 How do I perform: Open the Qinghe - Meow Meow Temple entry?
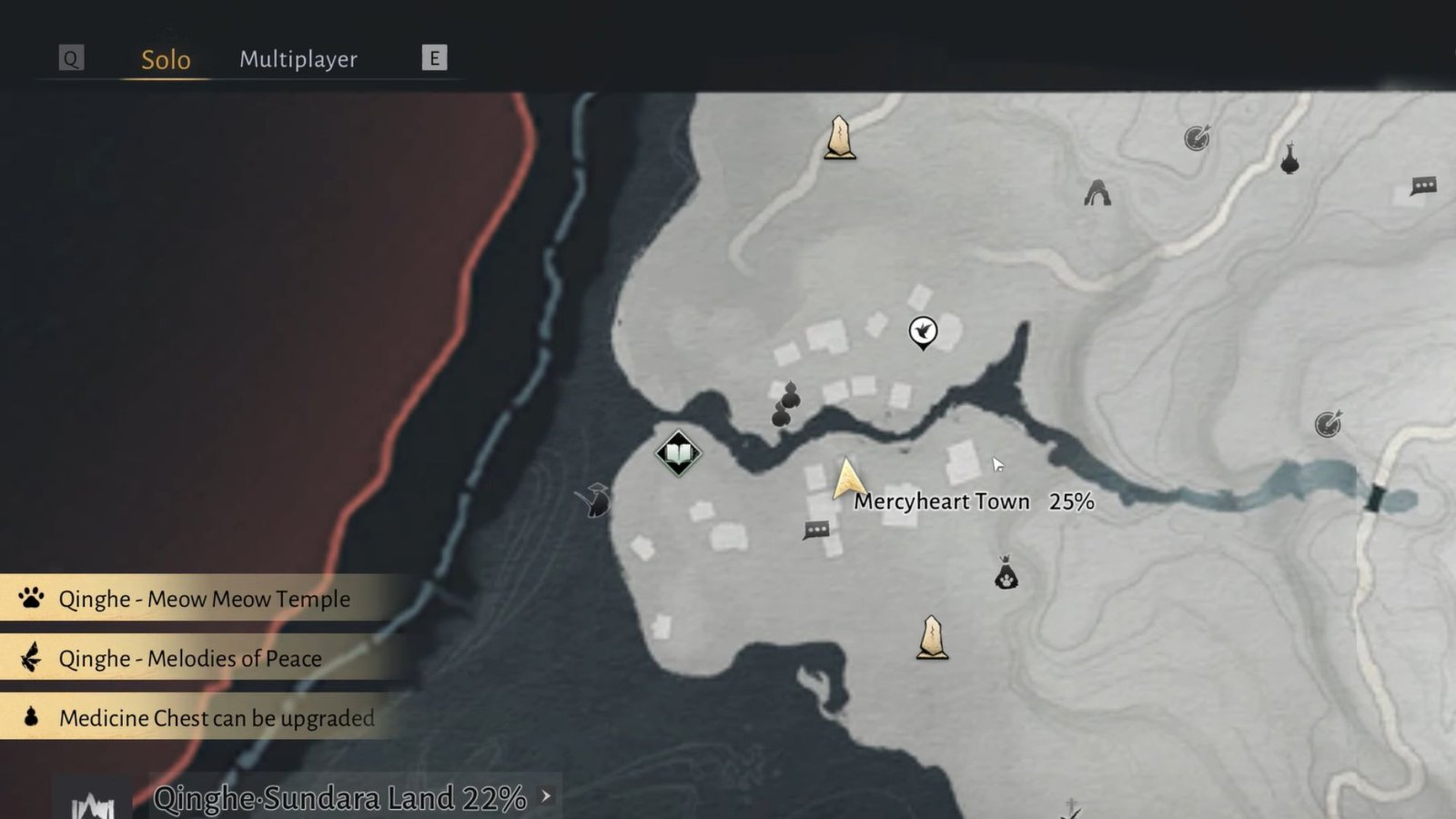pyautogui.click(x=204, y=599)
